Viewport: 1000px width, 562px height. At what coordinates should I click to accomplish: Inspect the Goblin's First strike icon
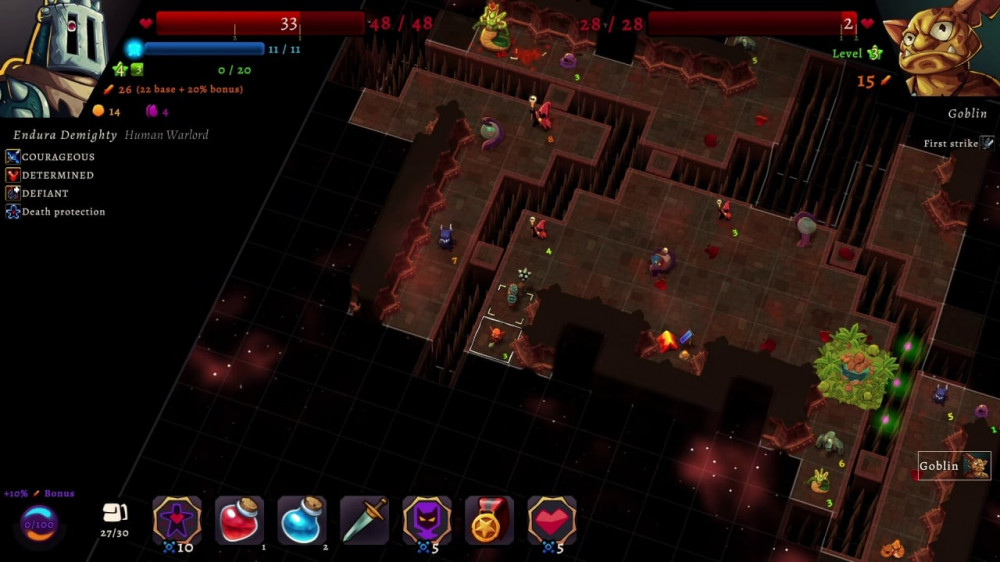point(987,144)
